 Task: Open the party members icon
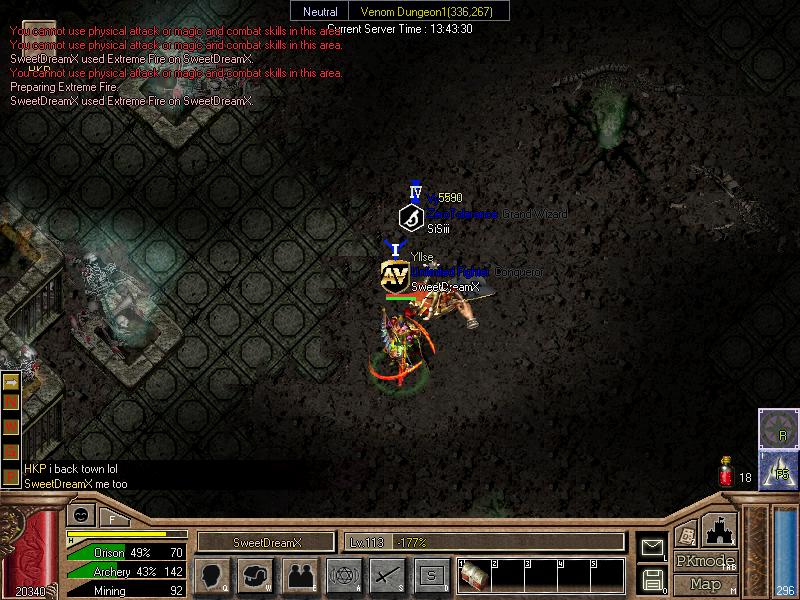300,576
